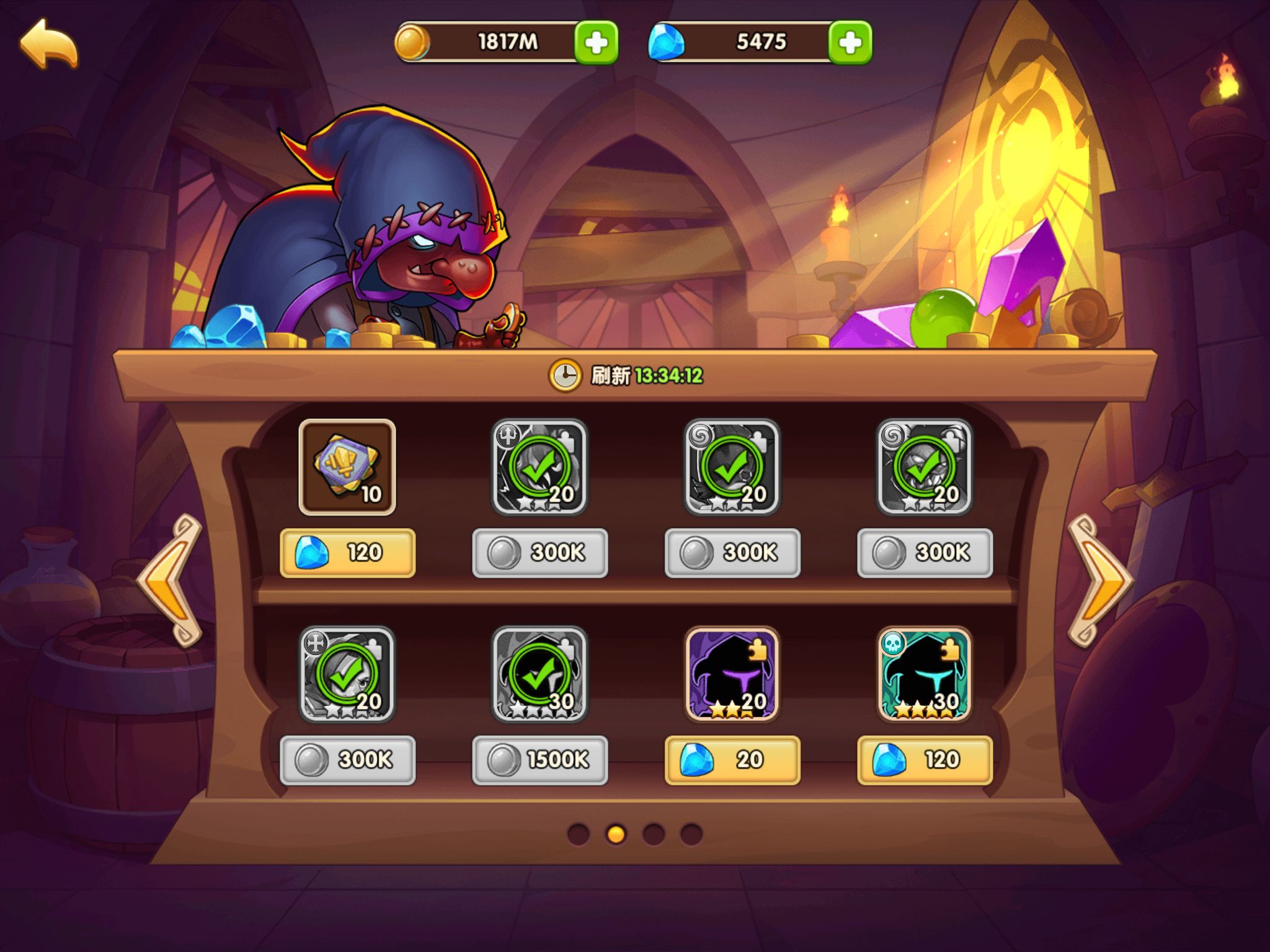Jump to the last page indicator dot
The width and height of the screenshot is (1270, 952).
(691, 834)
